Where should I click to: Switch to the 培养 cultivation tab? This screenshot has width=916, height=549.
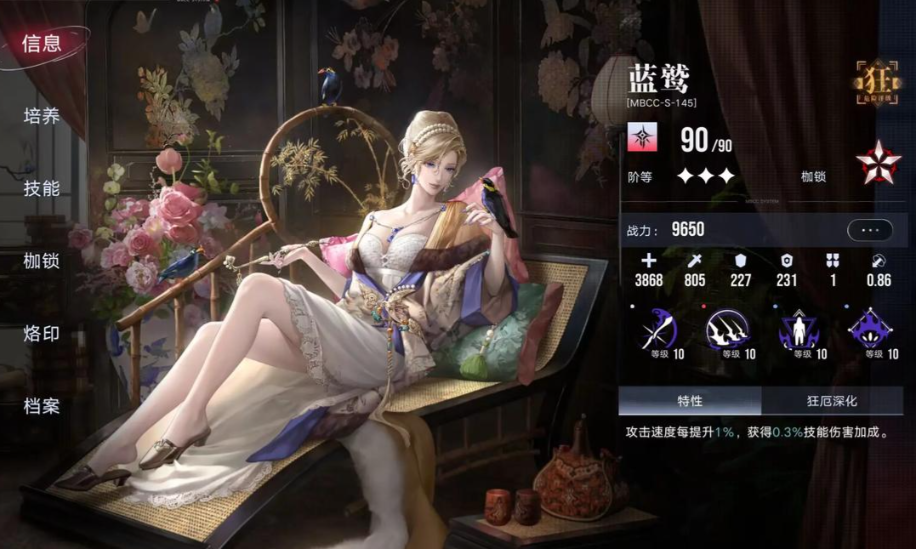pos(42,116)
